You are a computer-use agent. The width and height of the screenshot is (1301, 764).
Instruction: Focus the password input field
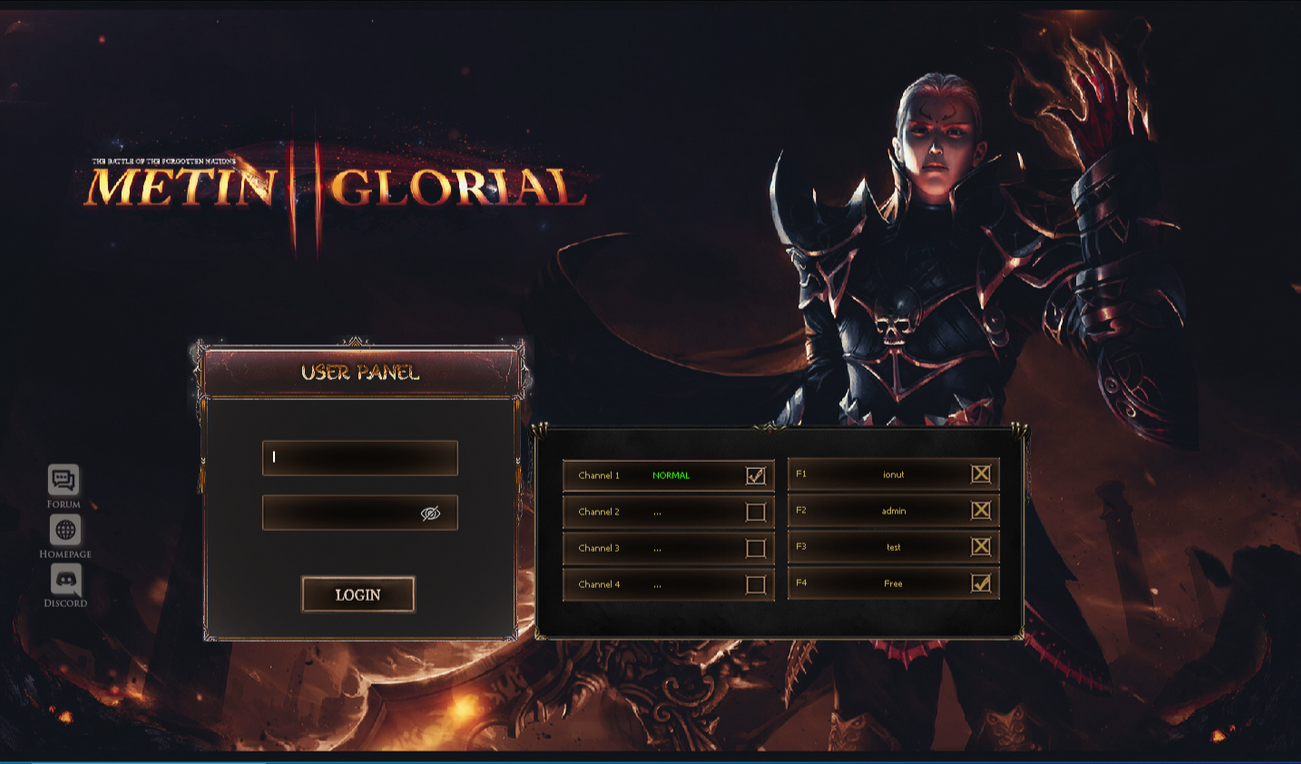tap(340, 513)
